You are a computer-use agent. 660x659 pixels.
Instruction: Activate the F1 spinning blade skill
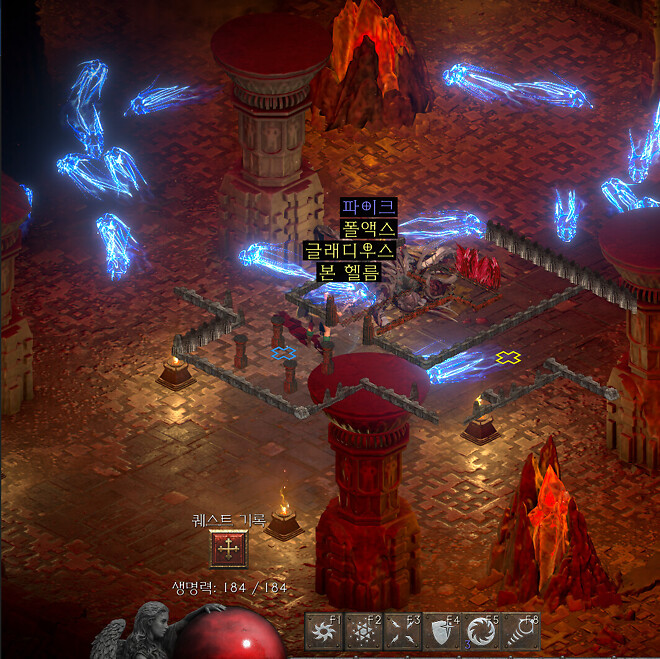click(323, 632)
